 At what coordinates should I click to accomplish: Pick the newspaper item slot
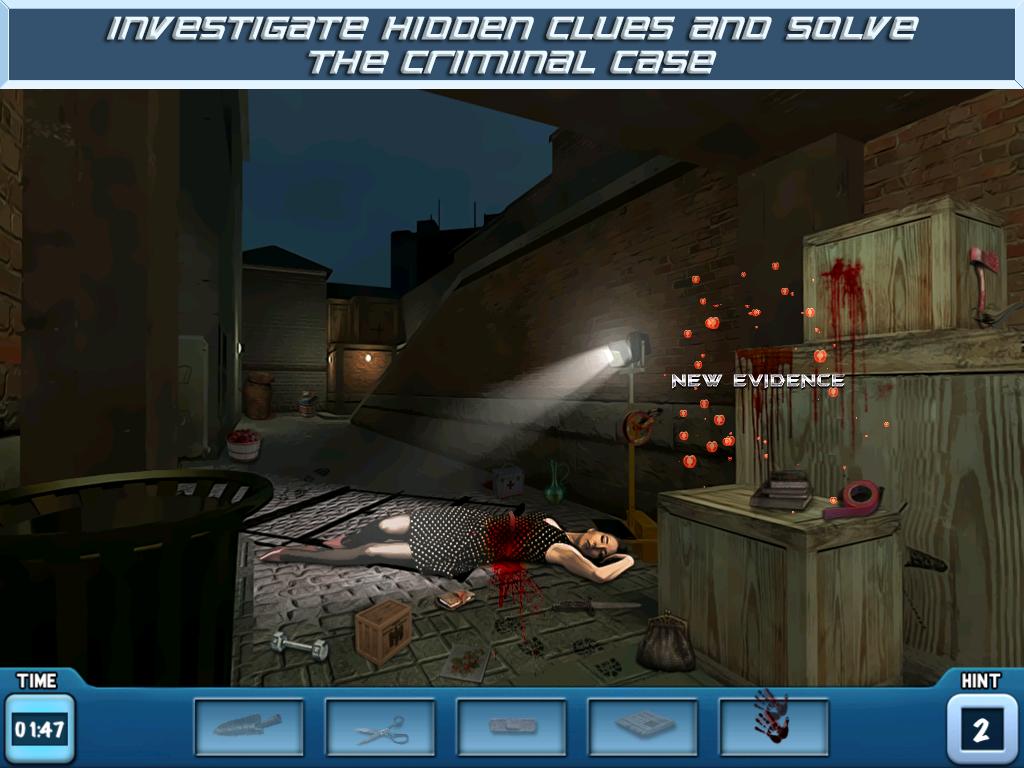pyautogui.click(x=642, y=726)
